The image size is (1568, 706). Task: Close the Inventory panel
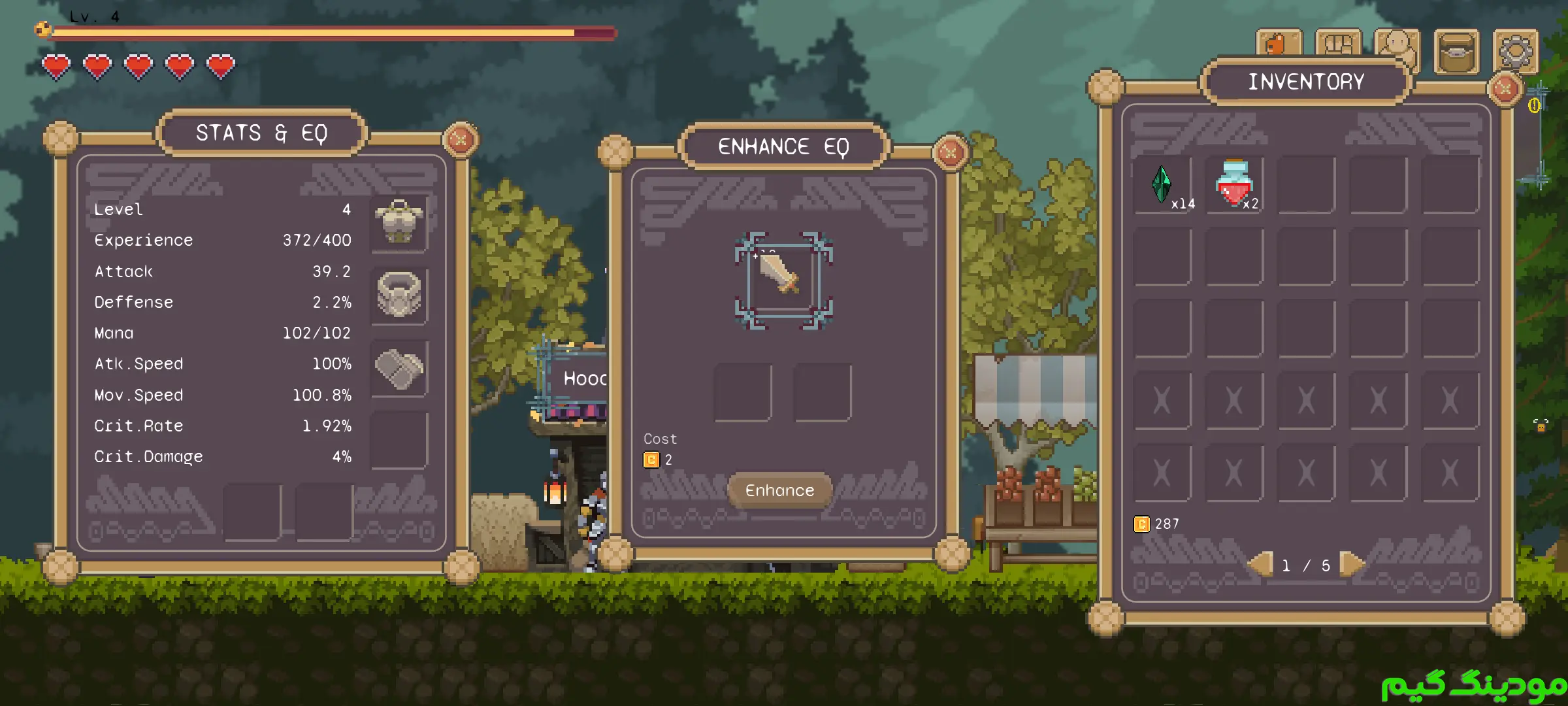point(1505,88)
